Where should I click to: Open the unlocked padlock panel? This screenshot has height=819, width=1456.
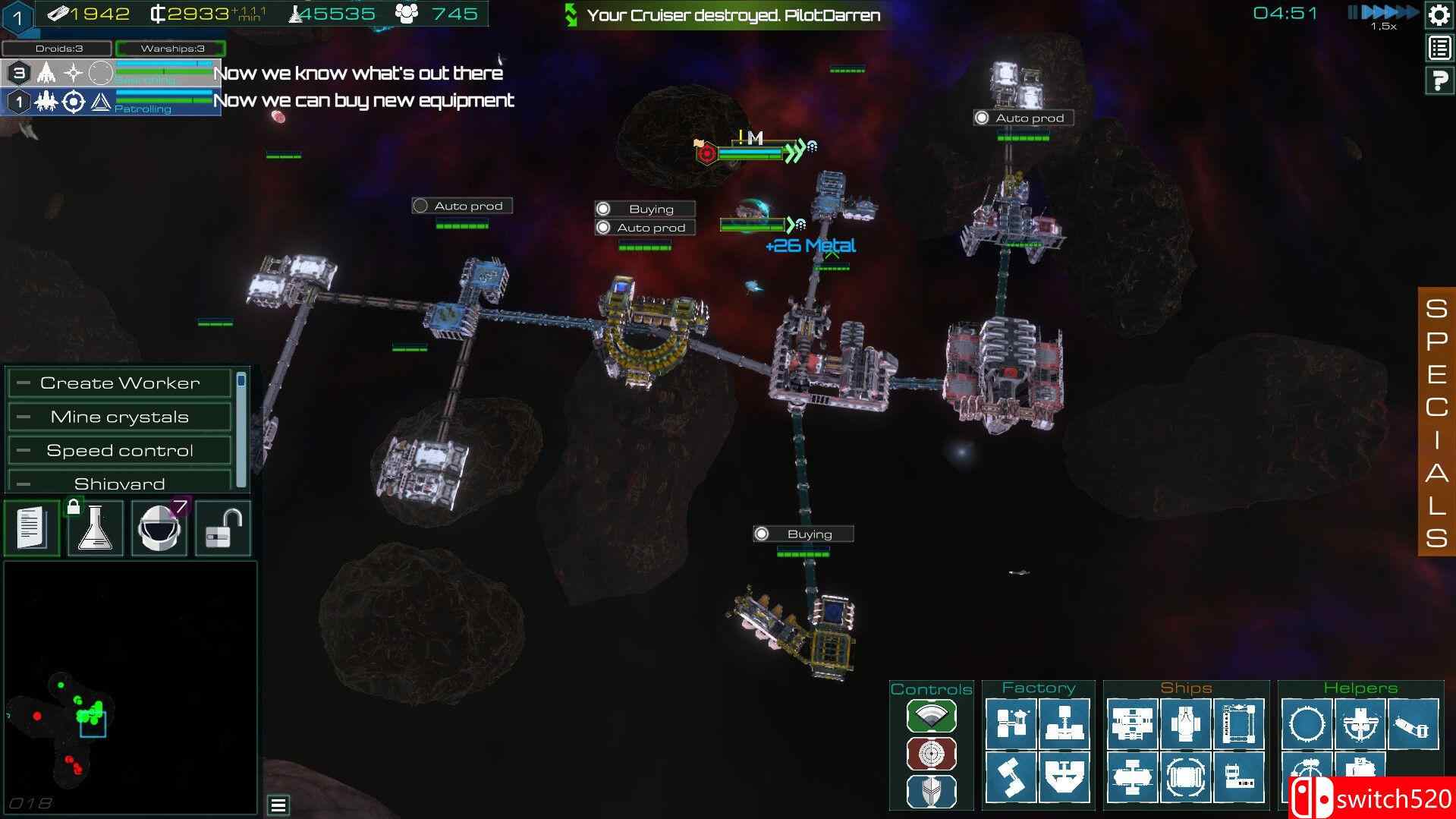click(223, 528)
